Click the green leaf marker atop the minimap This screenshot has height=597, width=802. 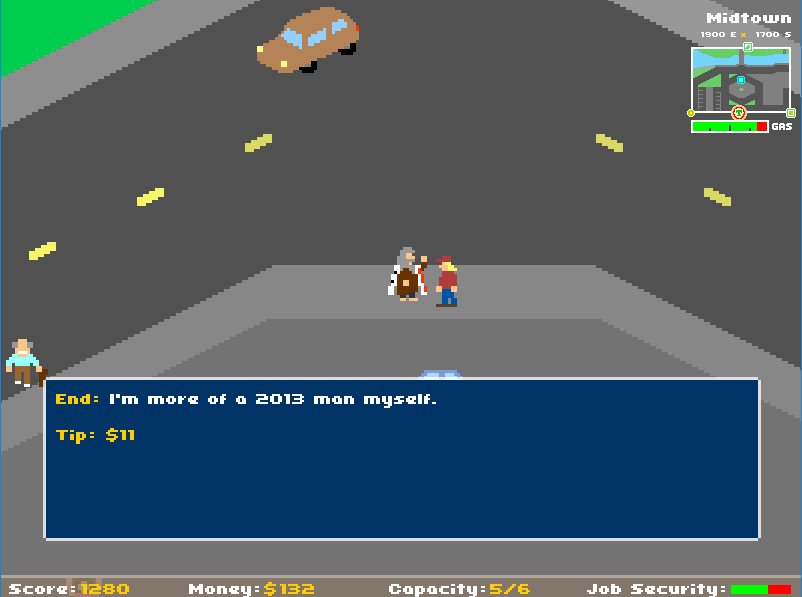coord(748,47)
